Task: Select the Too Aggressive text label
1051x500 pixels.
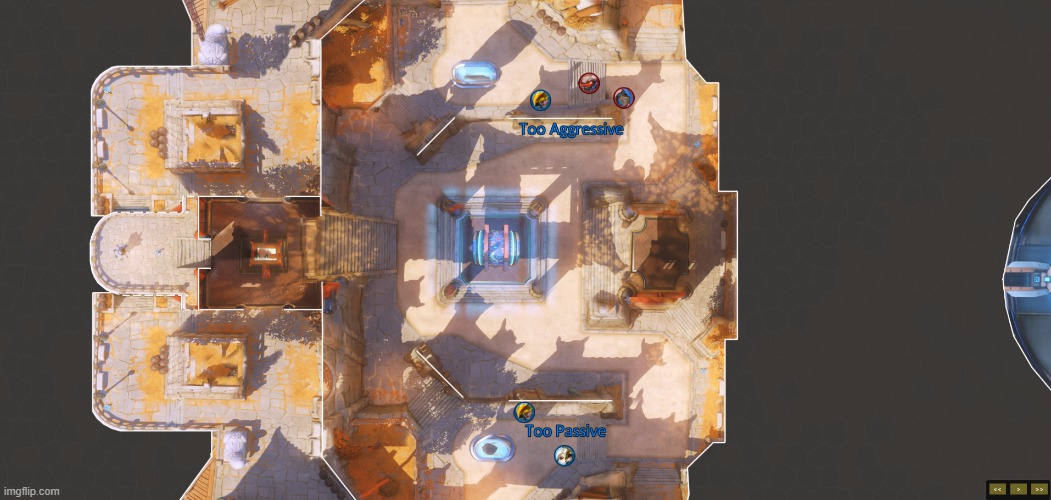Action: [x=571, y=129]
